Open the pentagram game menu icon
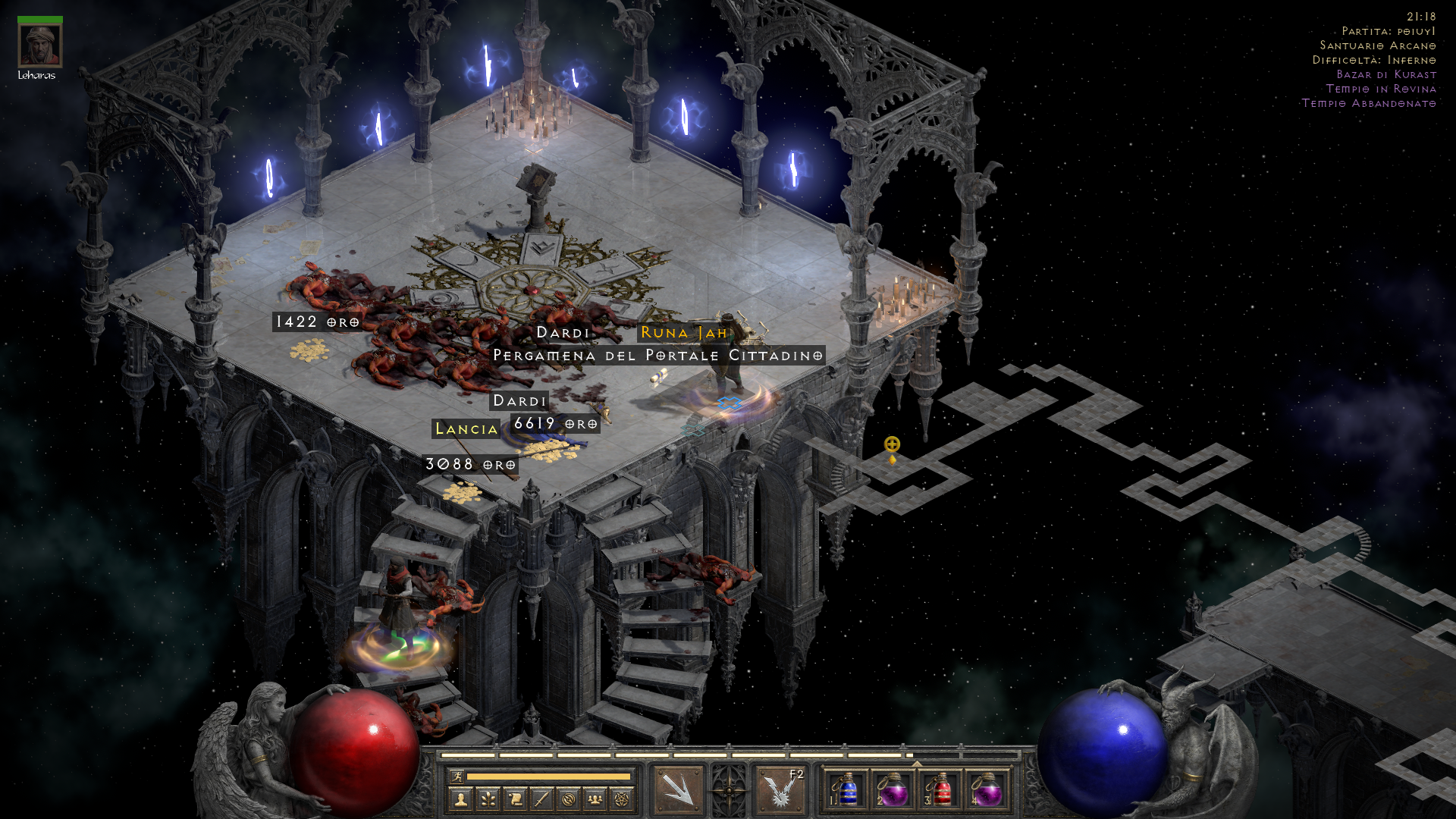This screenshot has height=819, width=1456. (622, 799)
